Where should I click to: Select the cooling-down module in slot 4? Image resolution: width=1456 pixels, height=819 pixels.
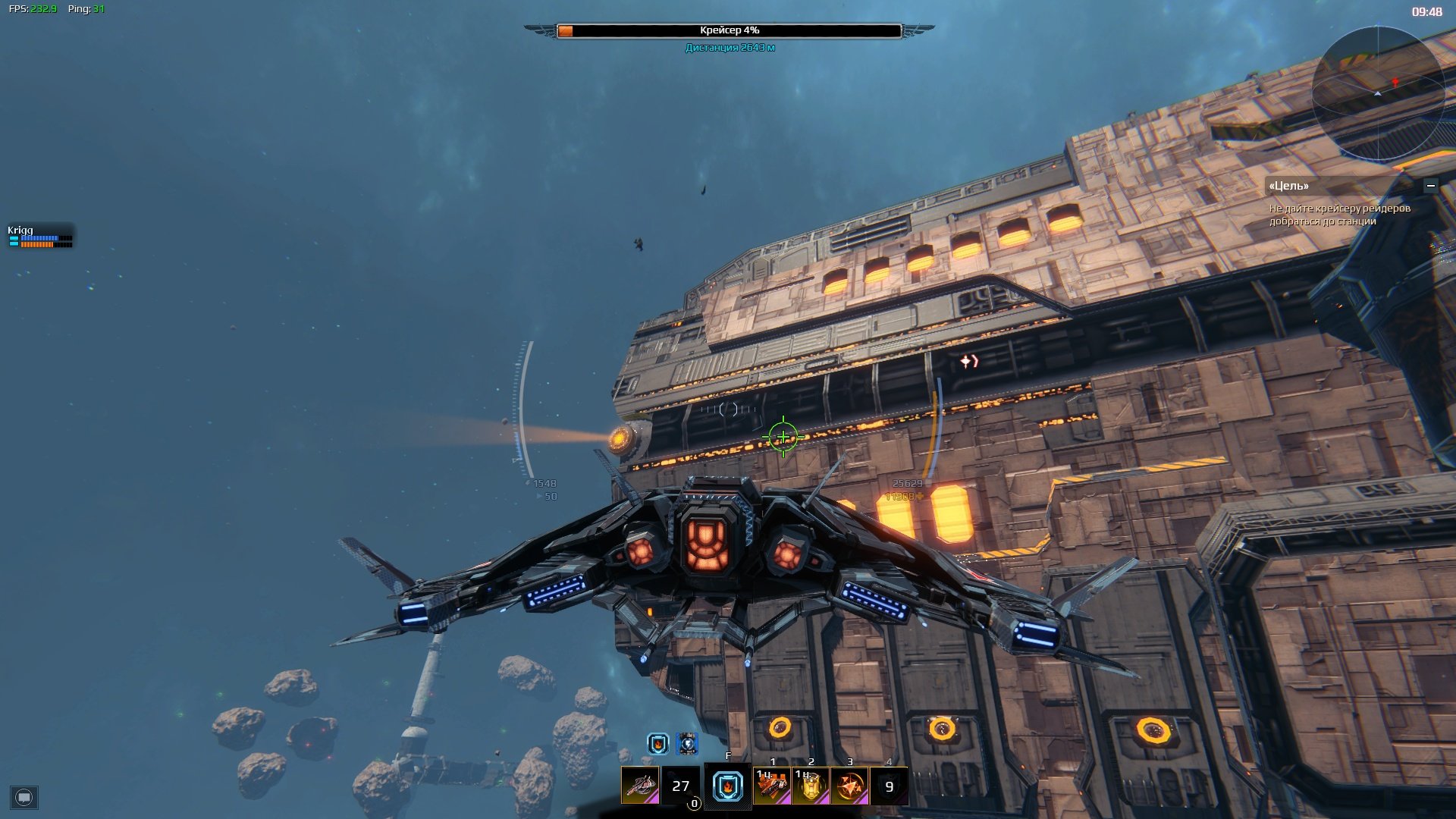[889, 786]
